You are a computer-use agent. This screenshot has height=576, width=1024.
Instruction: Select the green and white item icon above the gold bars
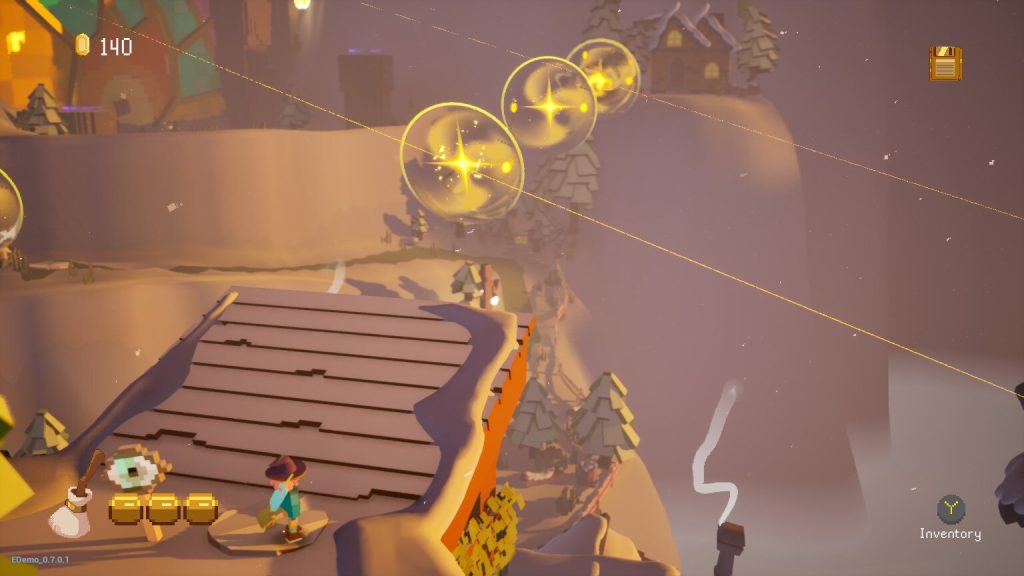pyautogui.click(x=133, y=467)
